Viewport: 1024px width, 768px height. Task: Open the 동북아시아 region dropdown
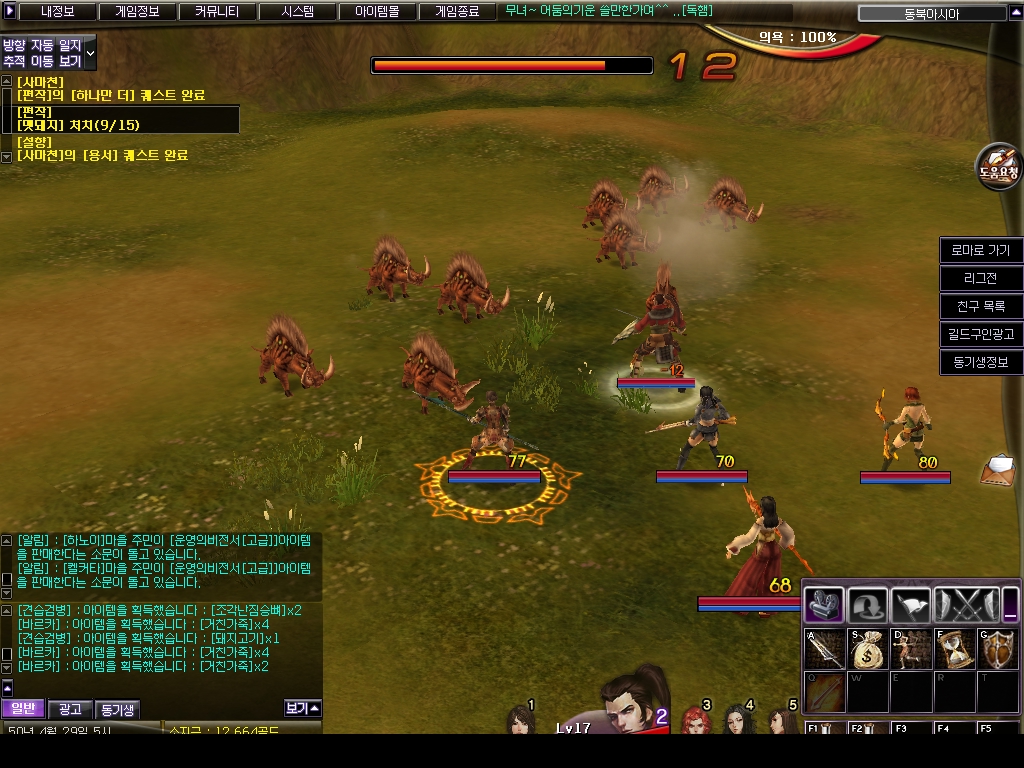(x=932, y=14)
